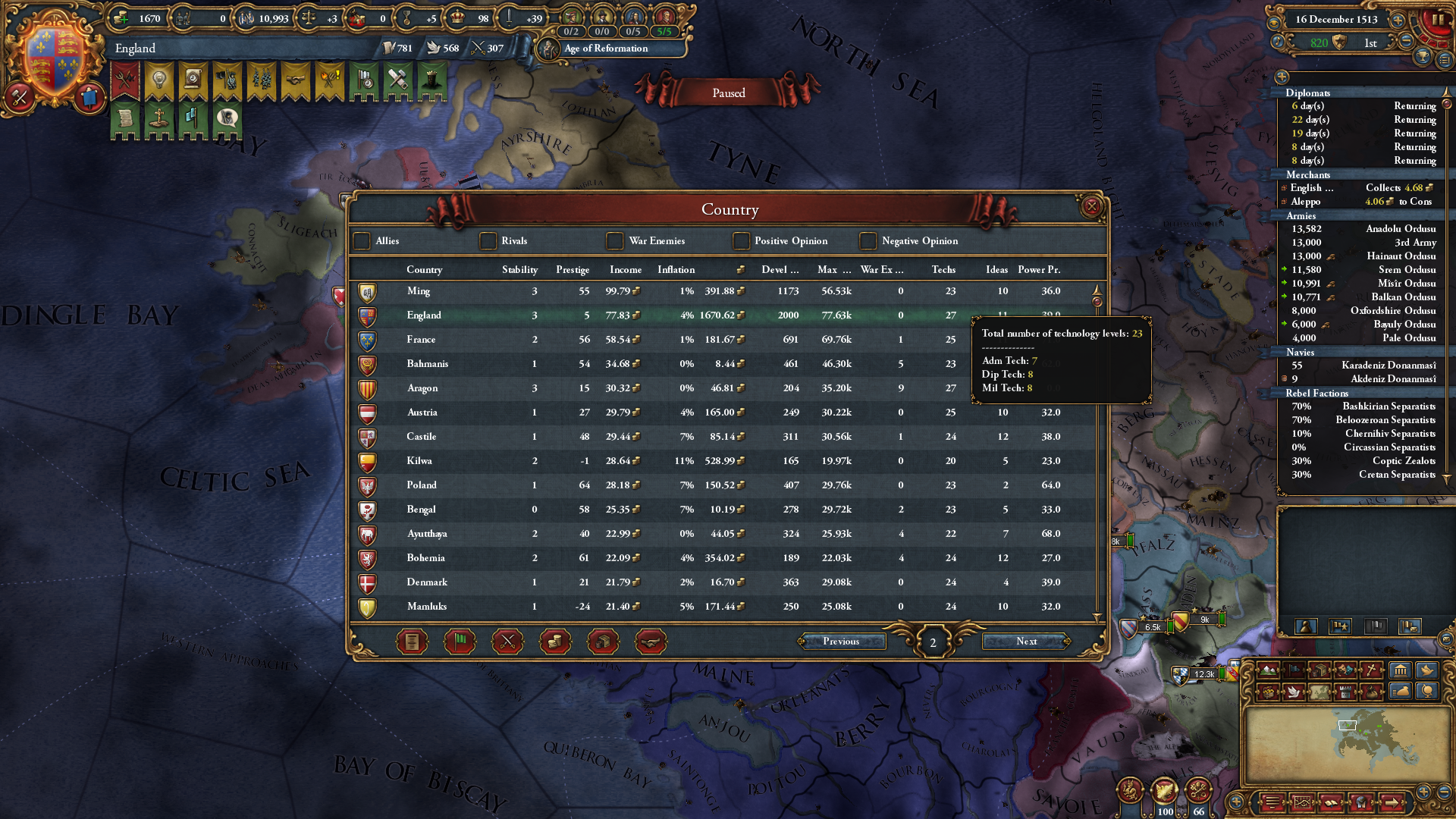This screenshot has height=819, width=1456.
Task: Click the Previous page button
Action: coord(843,642)
